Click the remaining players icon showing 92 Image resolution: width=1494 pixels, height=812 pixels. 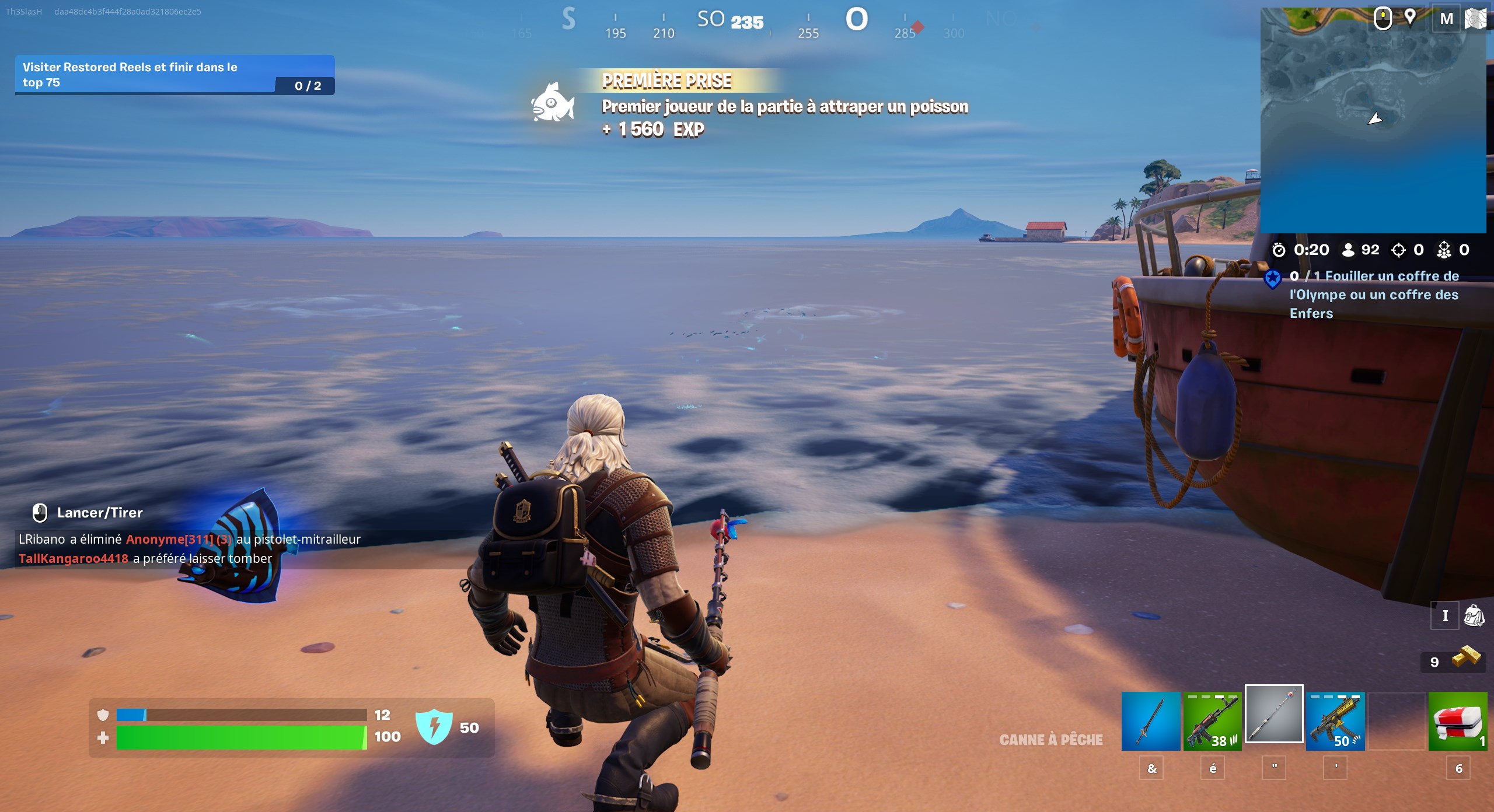pyautogui.click(x=1348, y=250)
